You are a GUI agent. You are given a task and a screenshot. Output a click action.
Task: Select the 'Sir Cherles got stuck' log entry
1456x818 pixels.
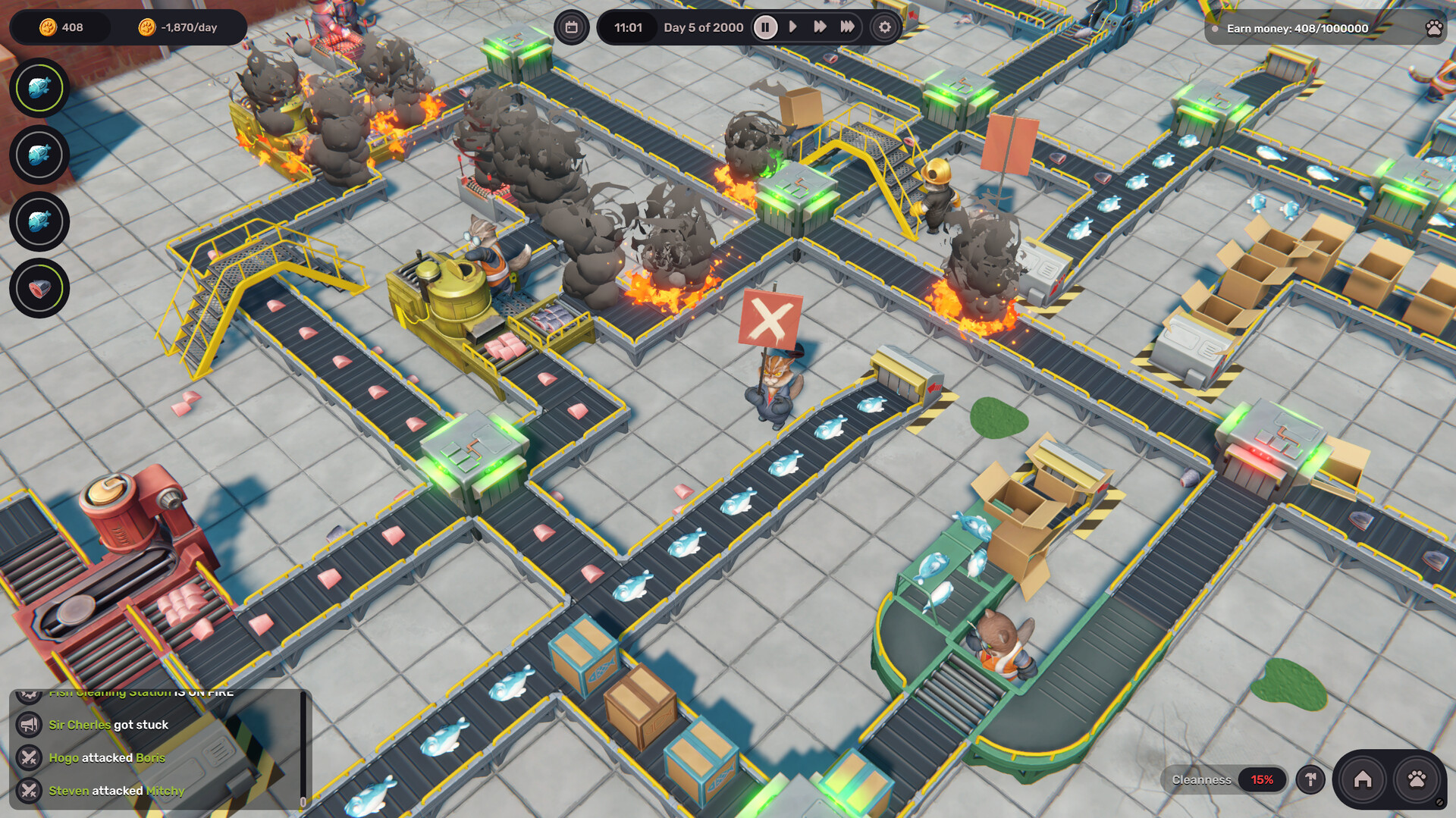(108, 725)
